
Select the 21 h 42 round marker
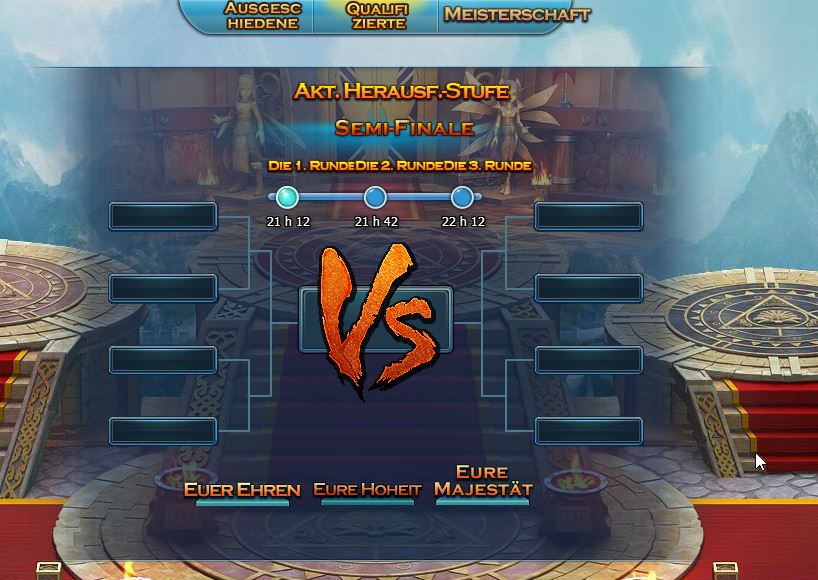click(x=375, y=197)
